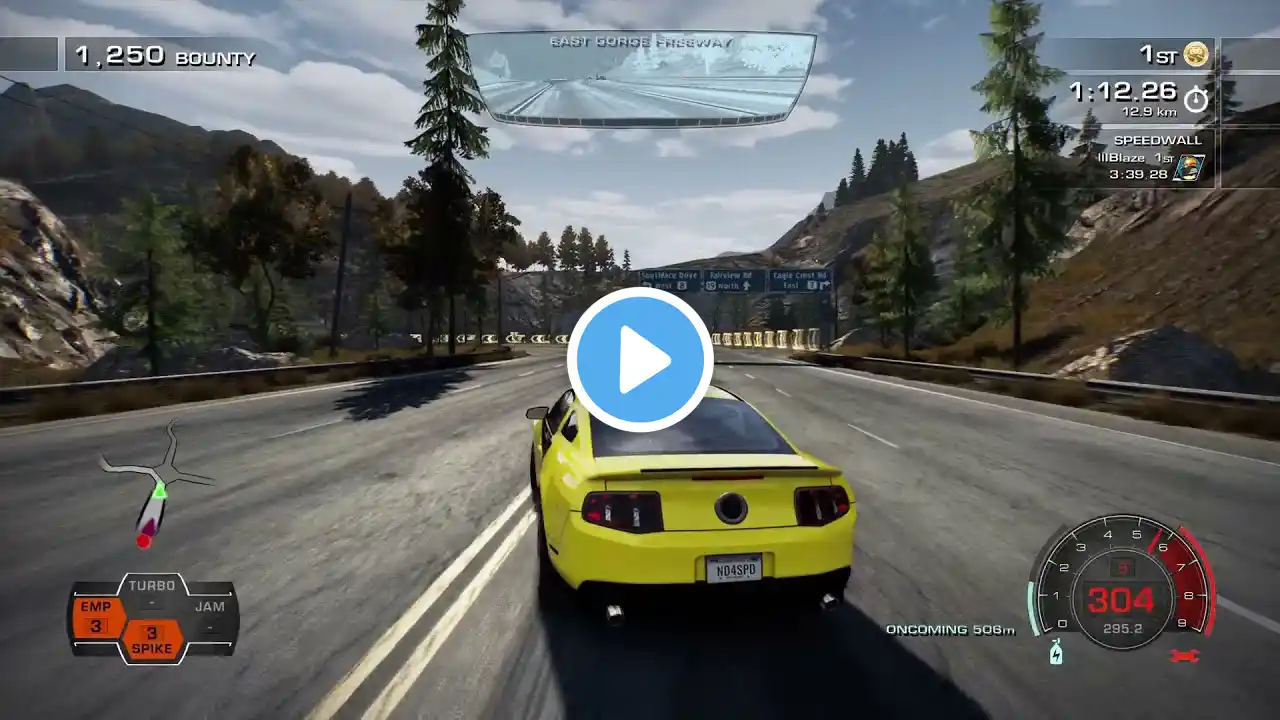The height and width of the screenshot is (720, 1280).
Task: Play the video with the blue button
Action: pyautogui.click(x=640, y=359)
